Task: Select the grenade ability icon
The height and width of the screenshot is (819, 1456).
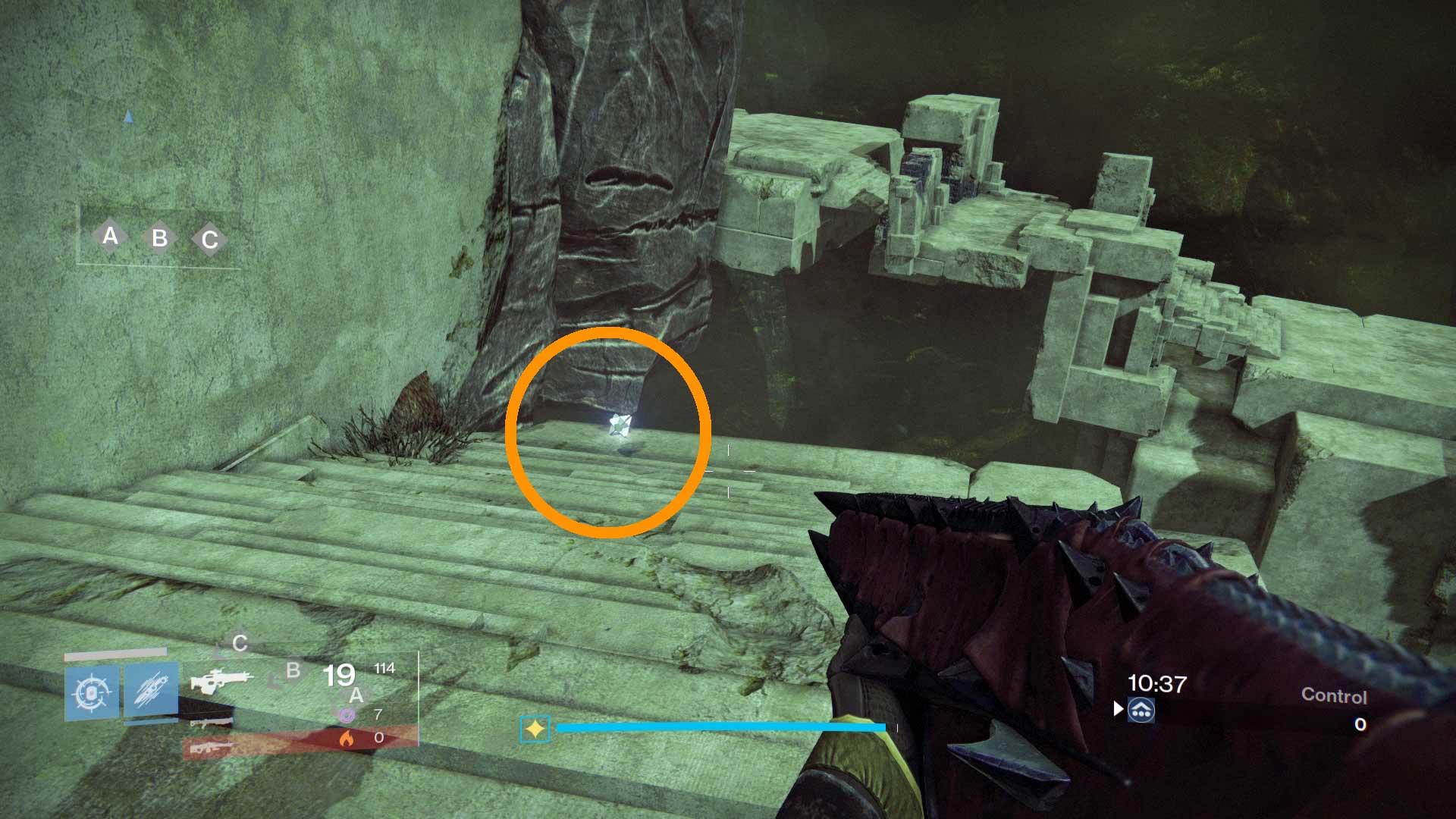Action: click(92, 692)
